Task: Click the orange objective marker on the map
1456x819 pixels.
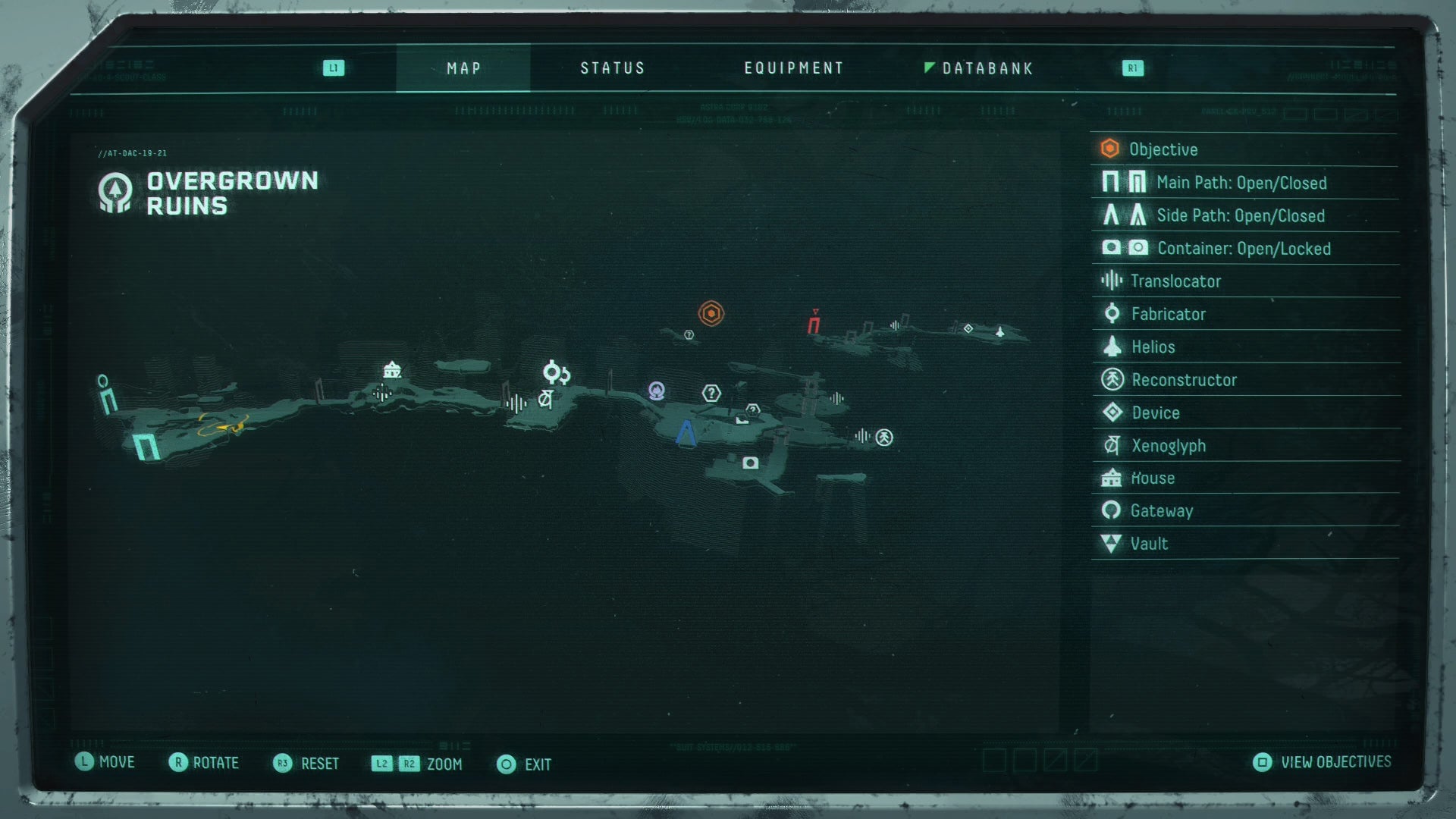Action: (x=710, y=312)
